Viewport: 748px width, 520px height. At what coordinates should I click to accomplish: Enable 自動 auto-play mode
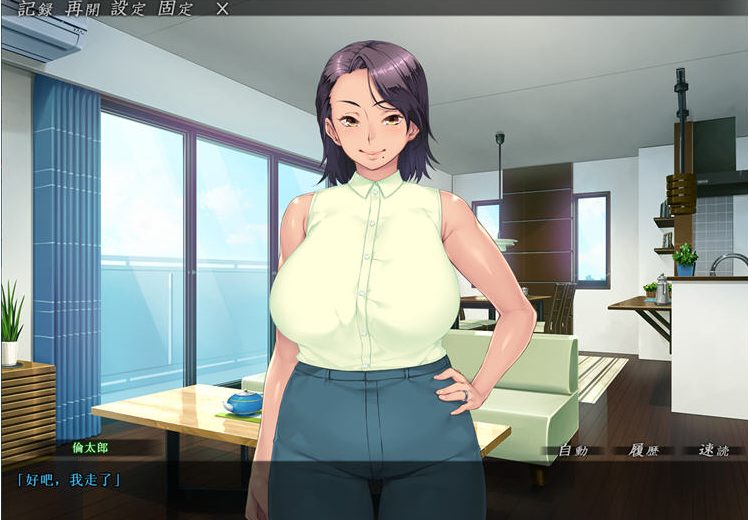[x=573, y=450]
